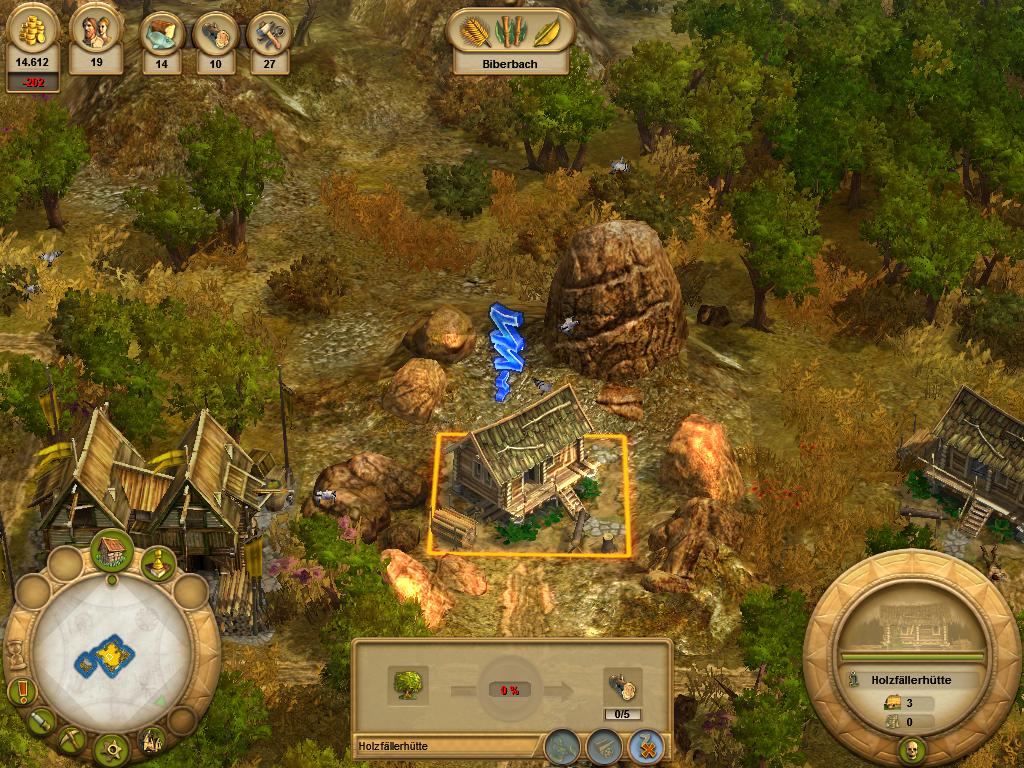Viewport: 1024px width, 768px height.
Task: Open the house construction menu
Action: 113,551
